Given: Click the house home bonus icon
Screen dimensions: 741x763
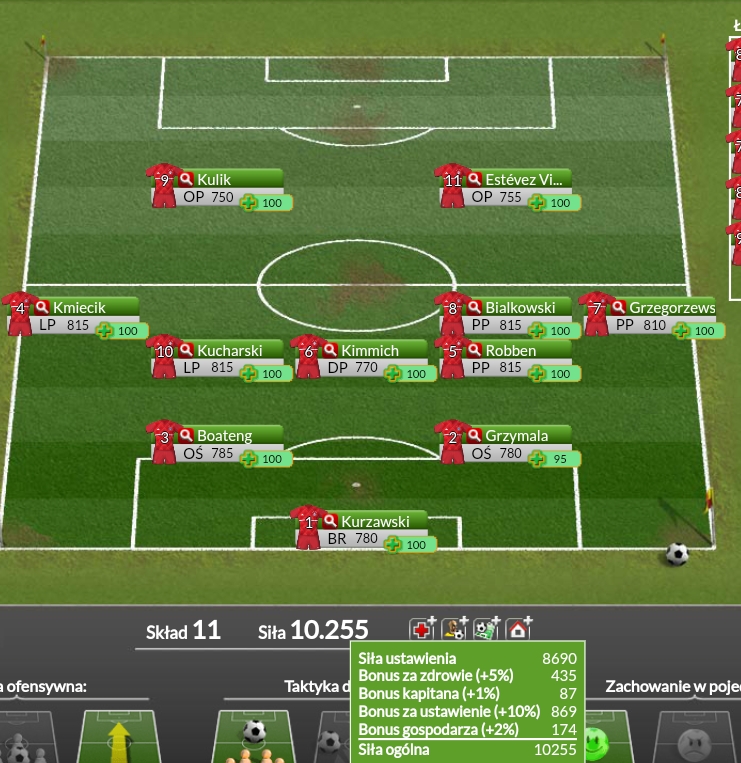Looking at the screenshot, I should coord(518,629).
